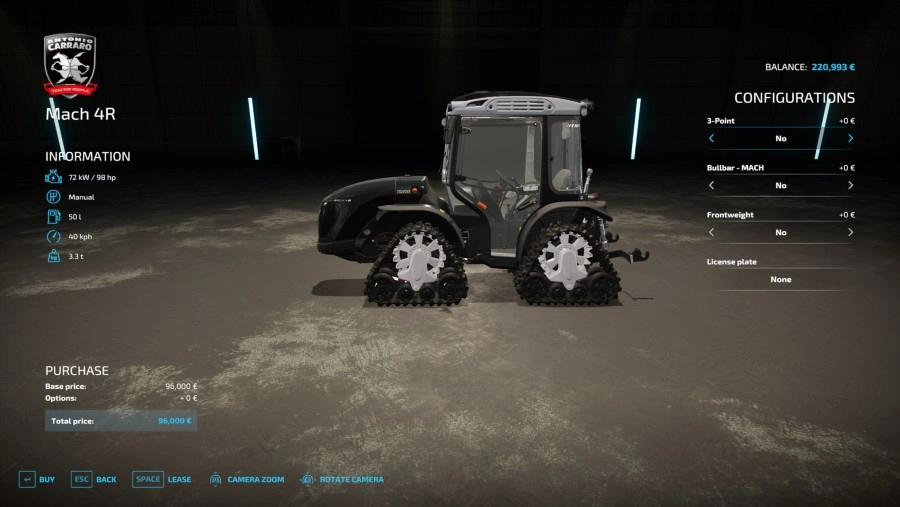Lease the Mach 4R tractor
Viewport: 900px width, 507px height.
point(162,480)
